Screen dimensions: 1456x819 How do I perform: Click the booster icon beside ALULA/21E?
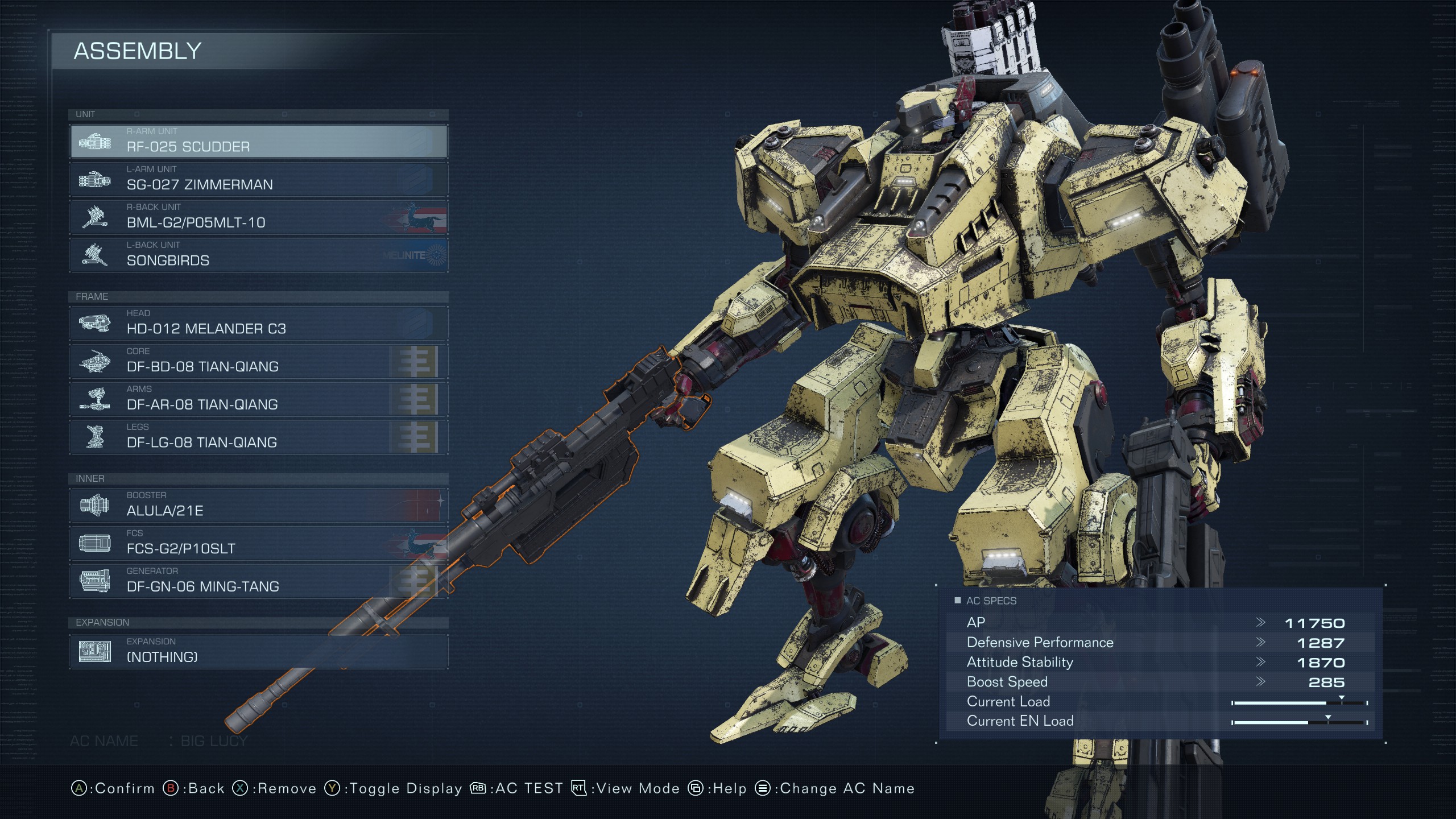tap(94, 506)
